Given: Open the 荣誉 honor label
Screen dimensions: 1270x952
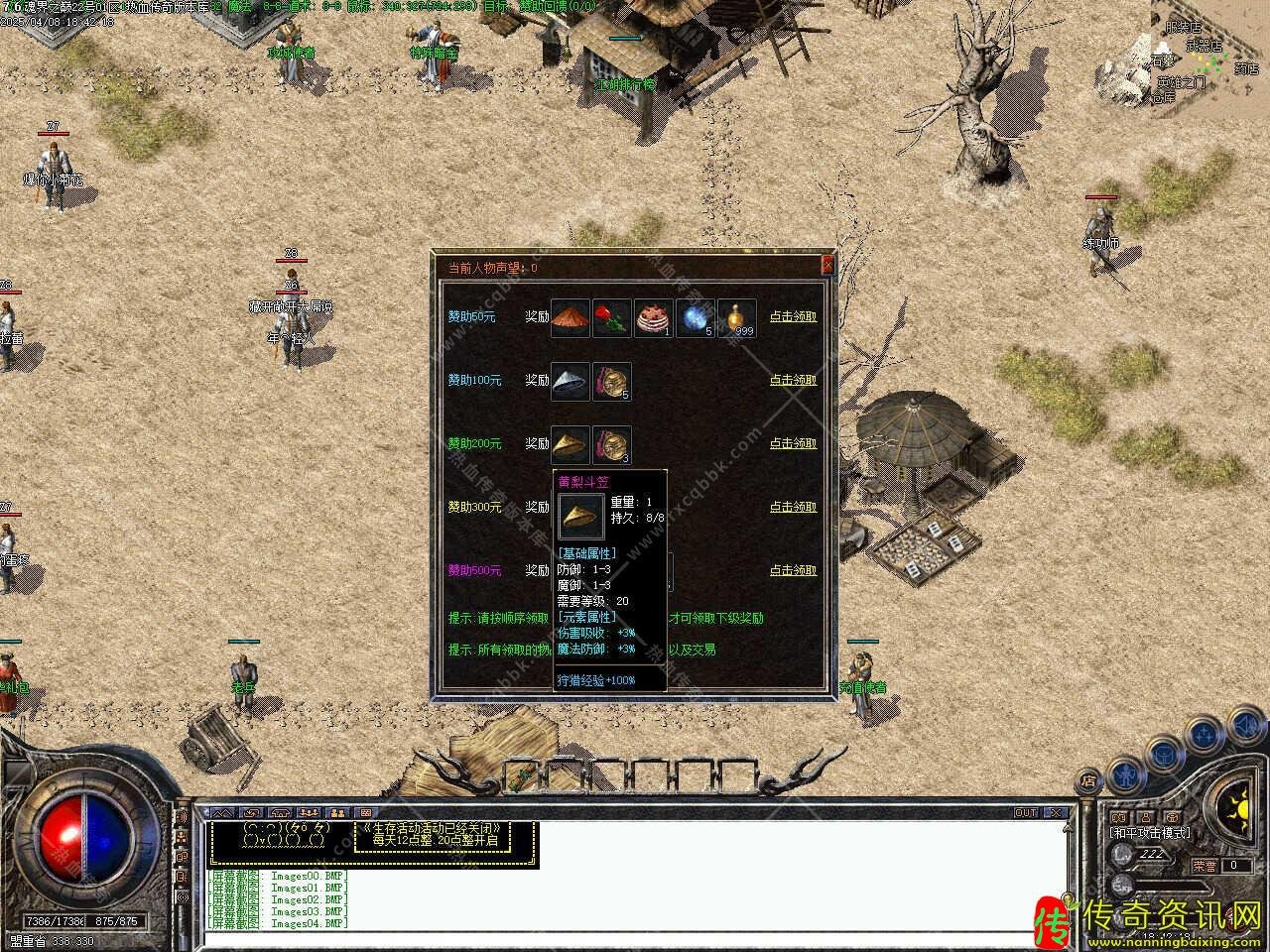Looking at the screenshot, I should point(1206,866).
